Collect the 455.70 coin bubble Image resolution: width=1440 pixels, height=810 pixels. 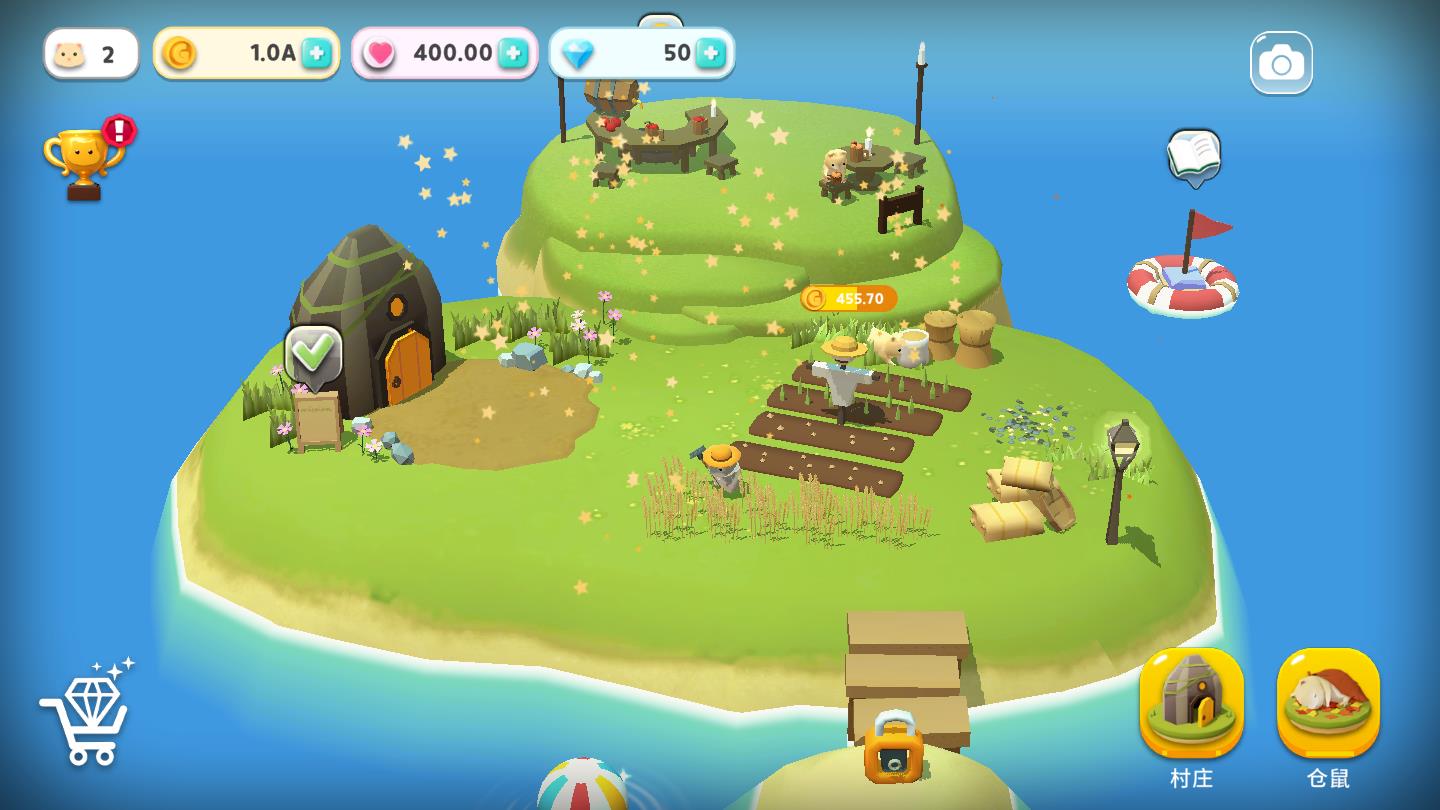point(848,298)
